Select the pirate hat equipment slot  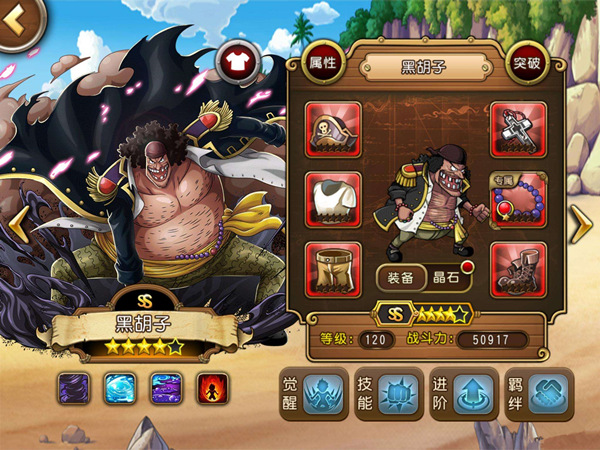333,129
